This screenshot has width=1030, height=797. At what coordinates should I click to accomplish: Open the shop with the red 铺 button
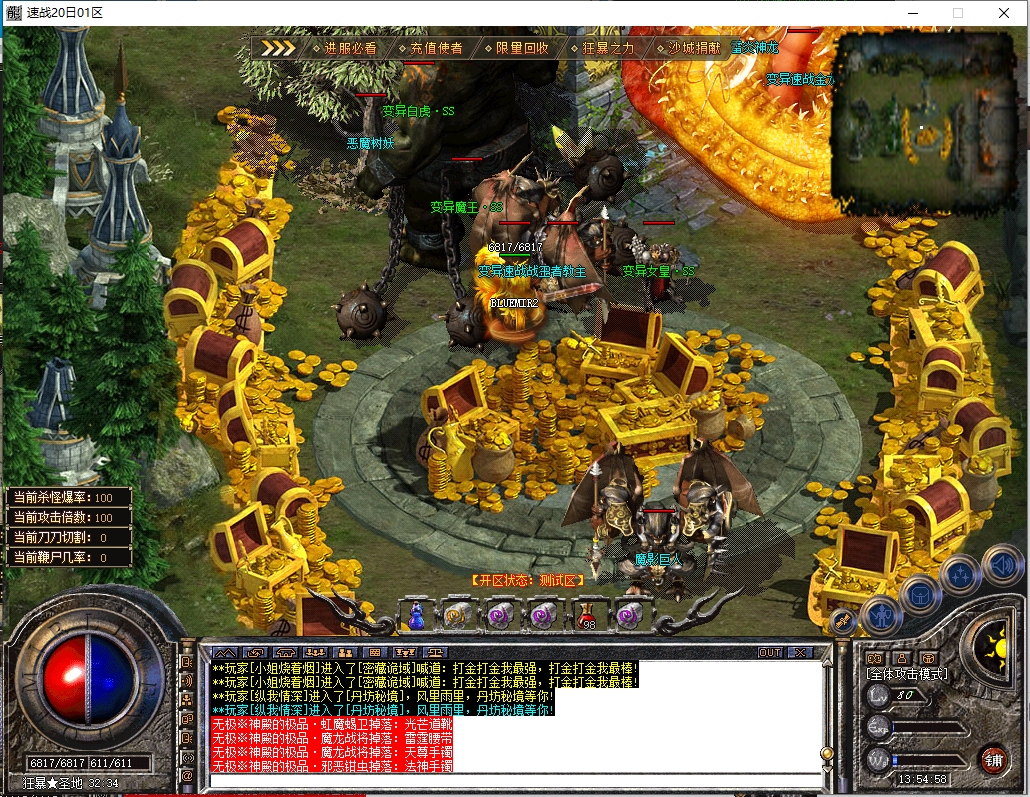point(993,758)
